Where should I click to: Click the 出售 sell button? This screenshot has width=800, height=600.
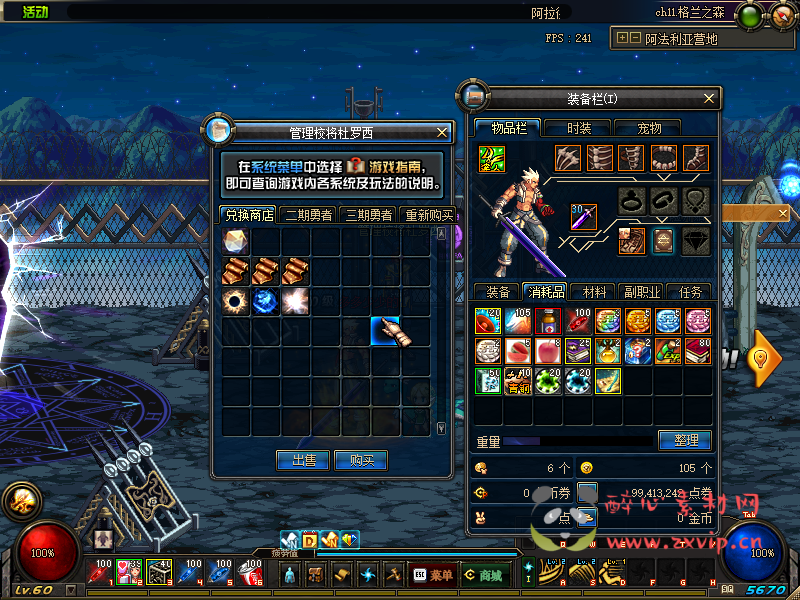pos(303,460)
